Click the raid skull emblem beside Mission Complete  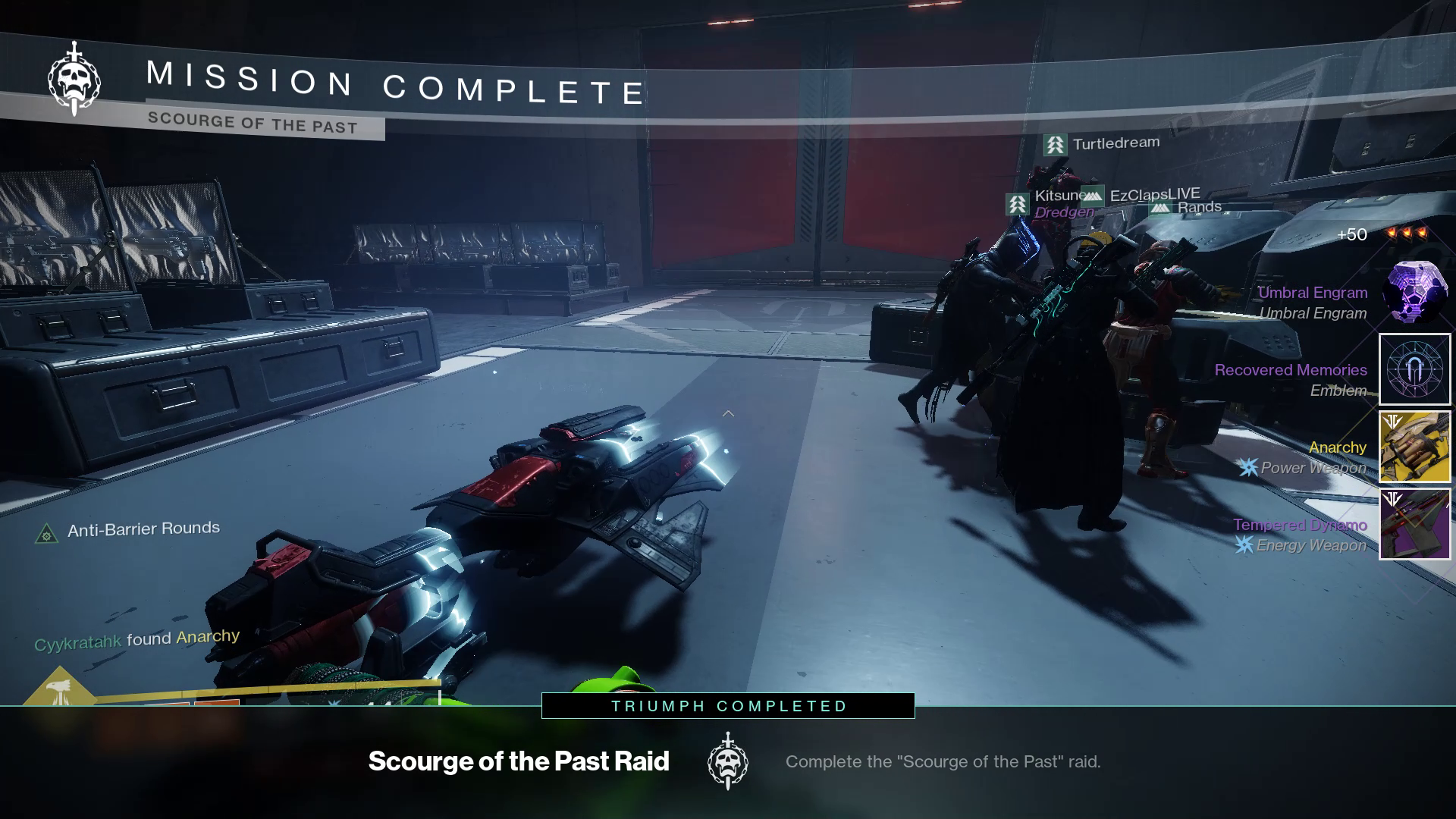(x=74, y=79)
